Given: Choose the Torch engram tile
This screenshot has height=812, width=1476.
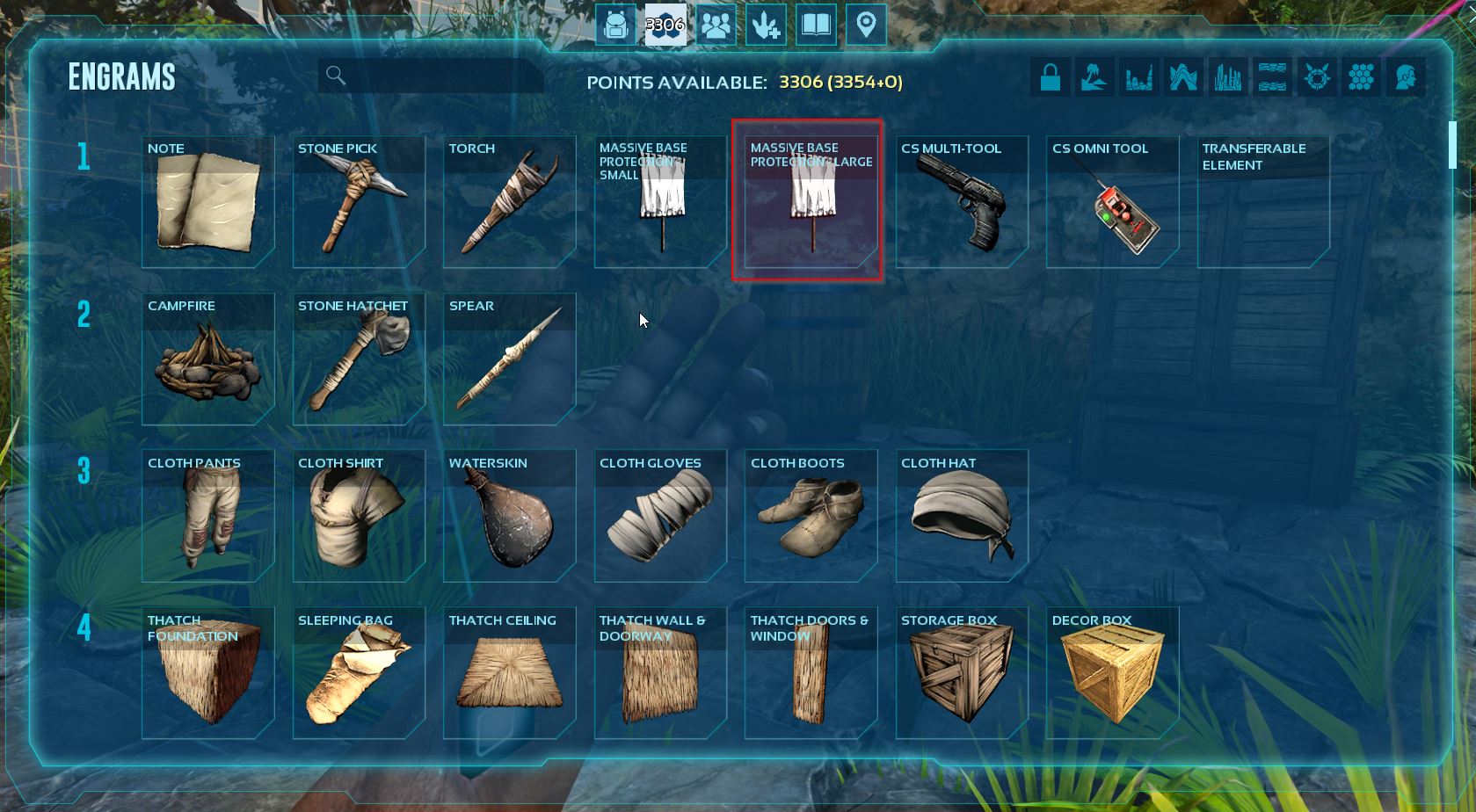Looking at the screenshot, I should tap(510, 202).
